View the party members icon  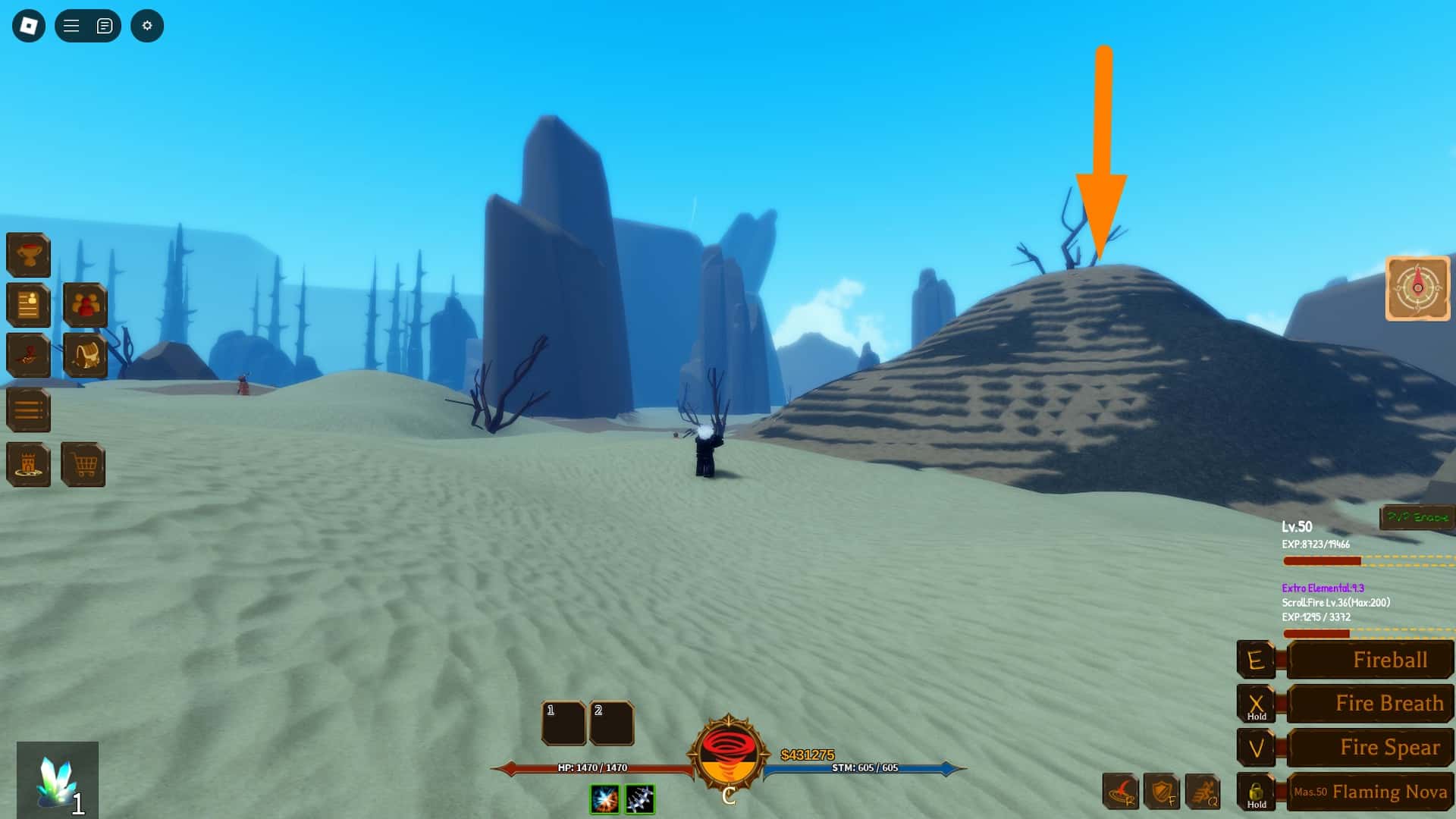click(x=85, y=305)
